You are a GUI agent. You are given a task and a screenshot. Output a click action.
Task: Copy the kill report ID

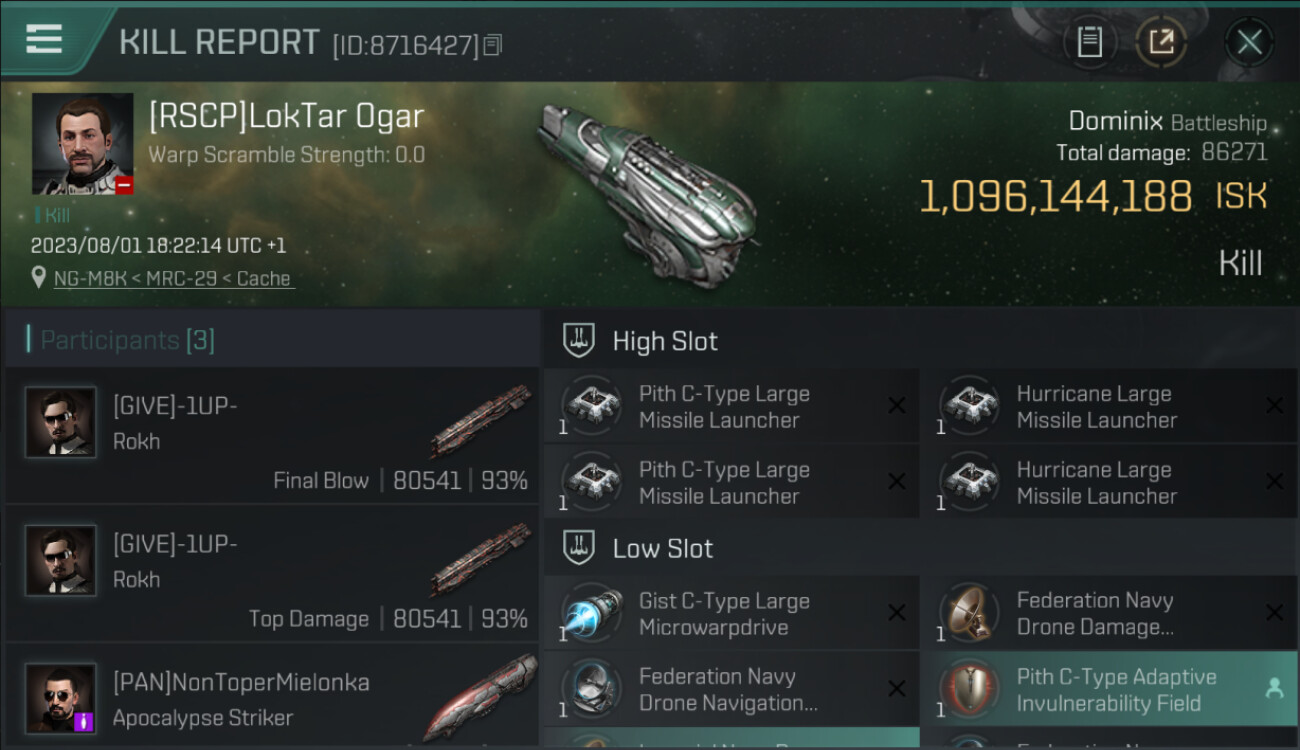[x=492, y=45]
